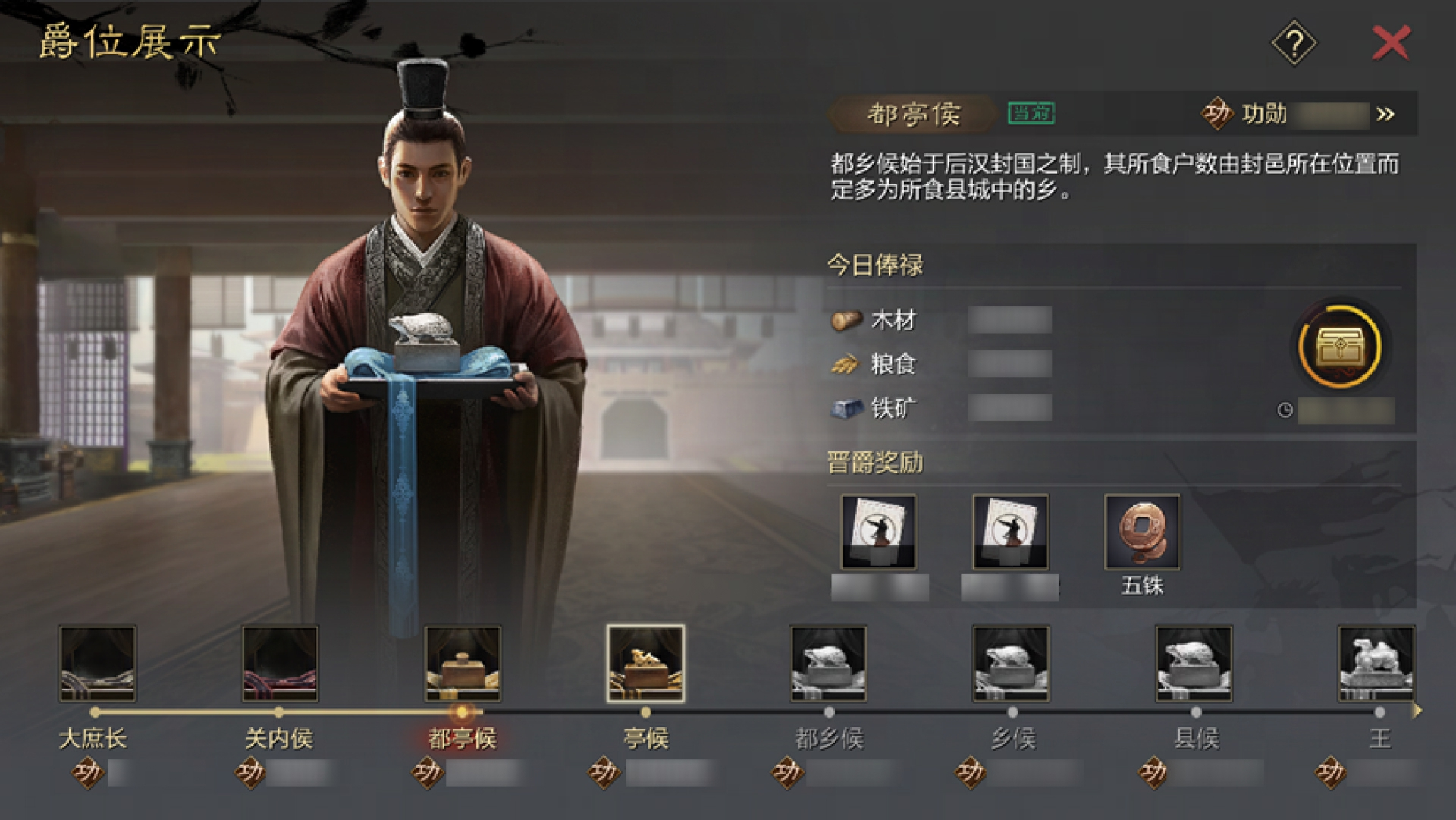Claim the golden treasure chest salary
The image size is (1456, 820).
(1340, 346)
